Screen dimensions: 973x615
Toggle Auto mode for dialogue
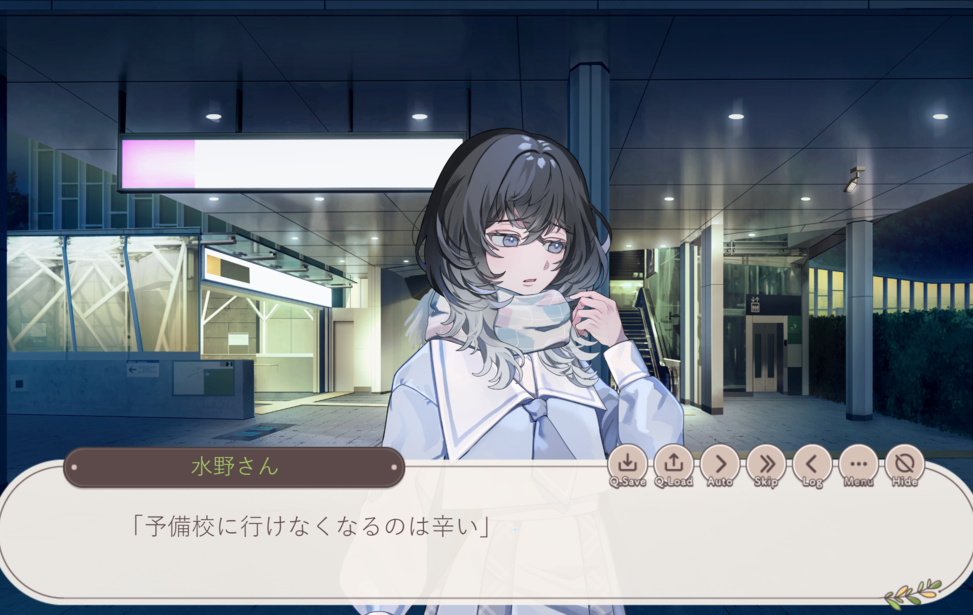point(720,464)
